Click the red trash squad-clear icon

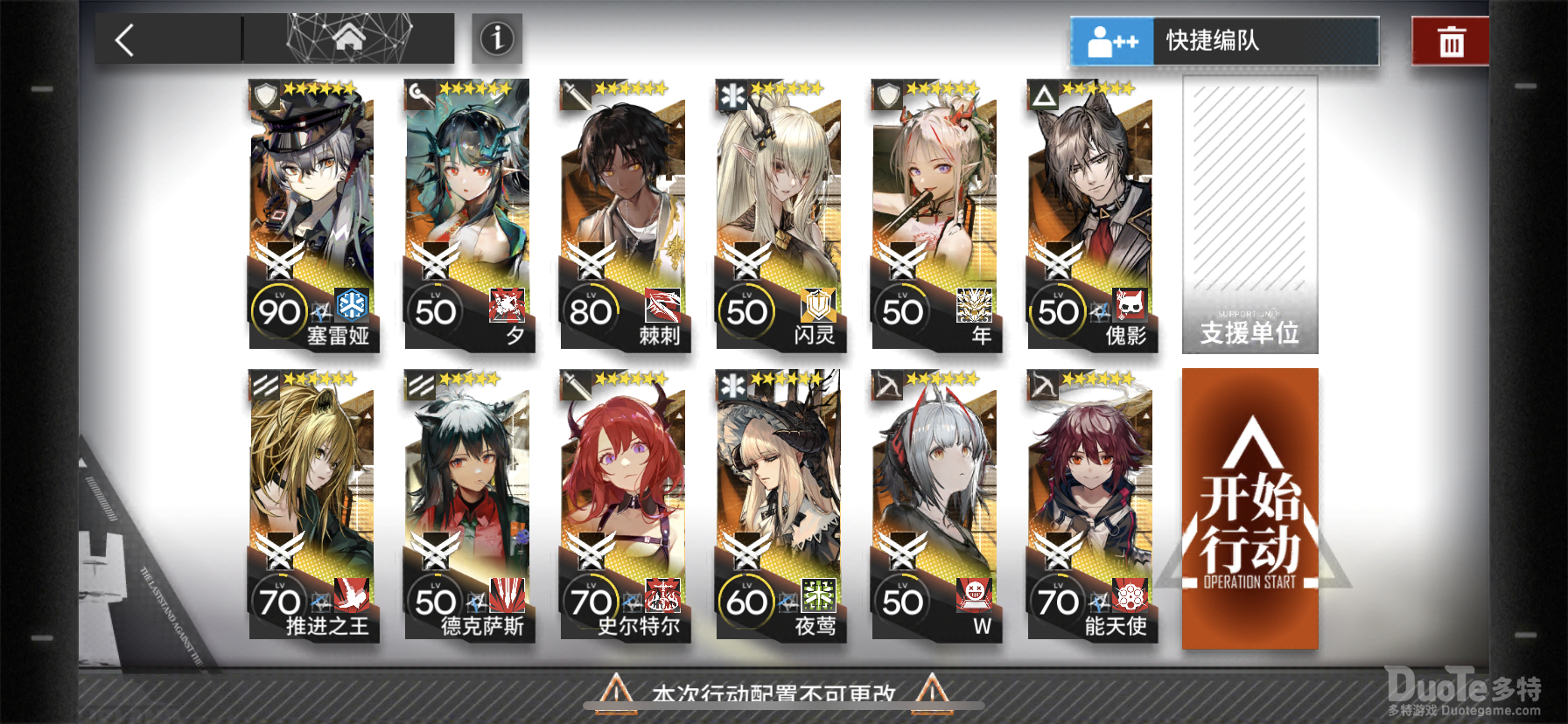pyautogui.click(x=1450, y=38)
